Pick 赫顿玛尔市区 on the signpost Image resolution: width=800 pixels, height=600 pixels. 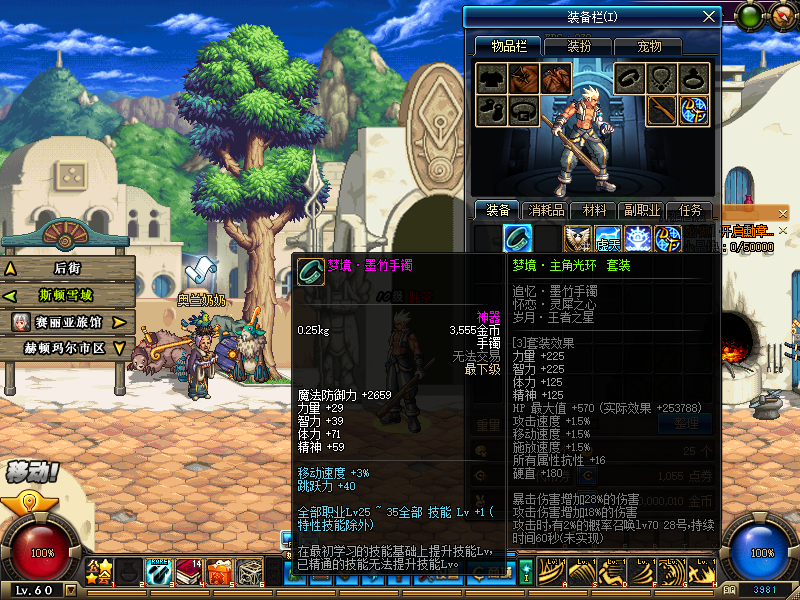pos(67,348)
